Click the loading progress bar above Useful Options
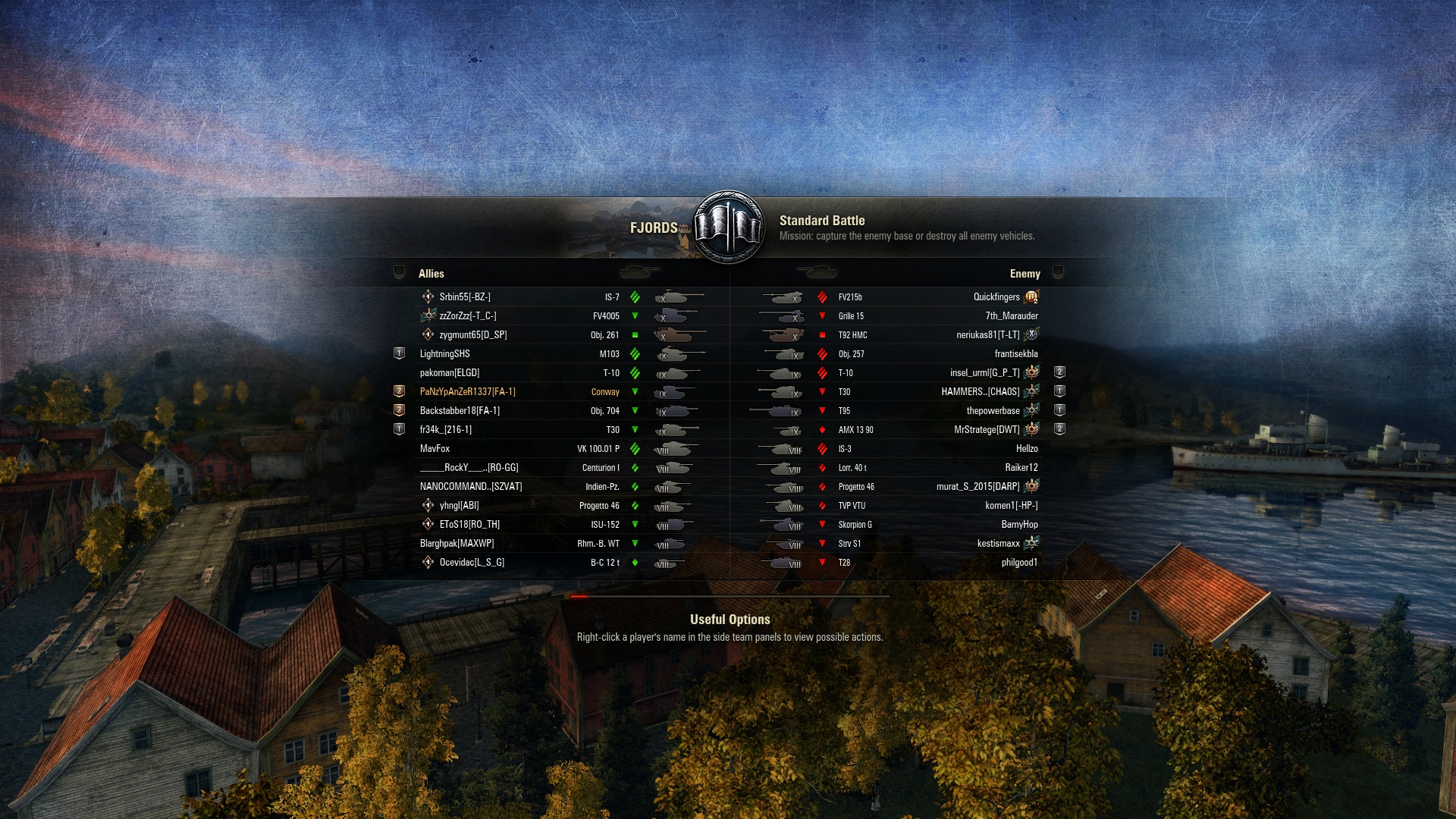 click(x=728, y=595)
